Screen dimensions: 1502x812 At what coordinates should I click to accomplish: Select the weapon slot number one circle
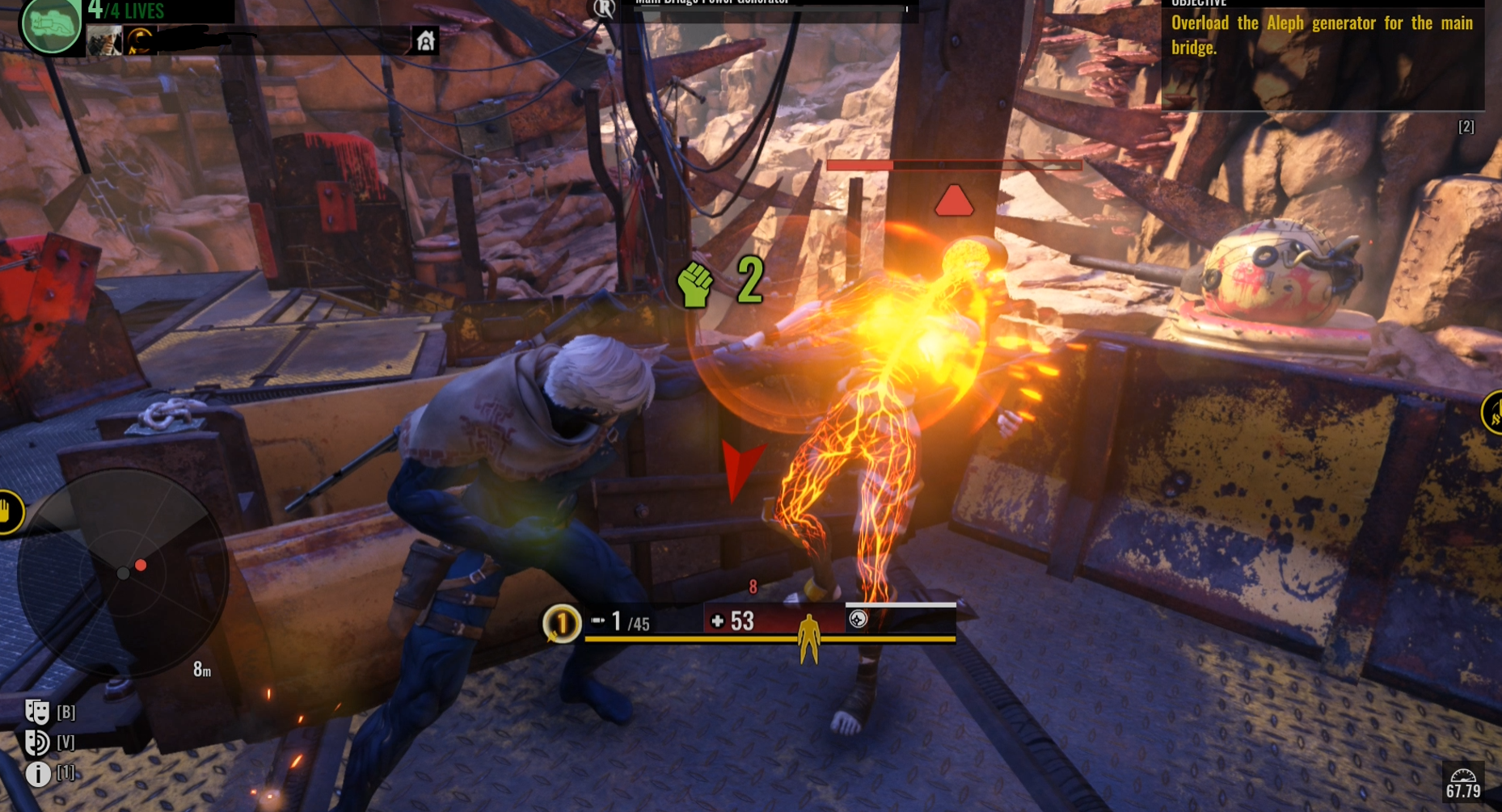tap(561, 623)
